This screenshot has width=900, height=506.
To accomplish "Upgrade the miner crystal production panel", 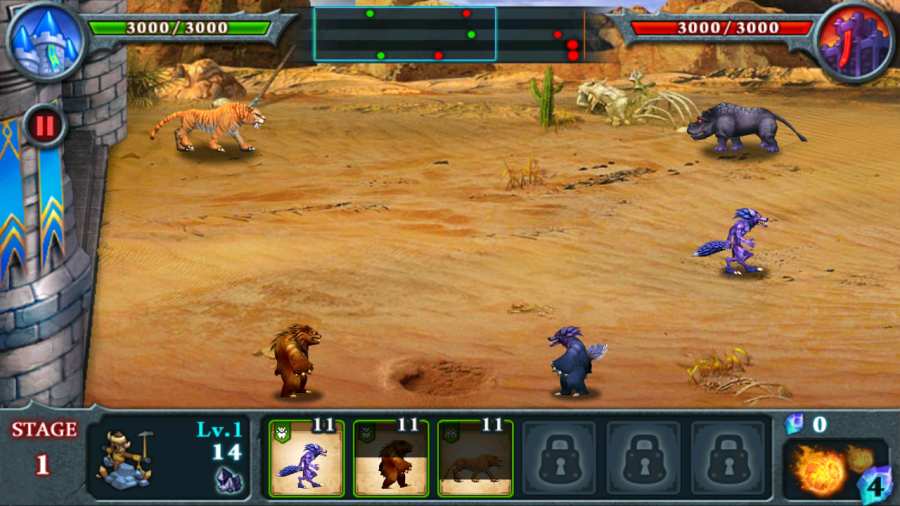I will coord(167,457).
